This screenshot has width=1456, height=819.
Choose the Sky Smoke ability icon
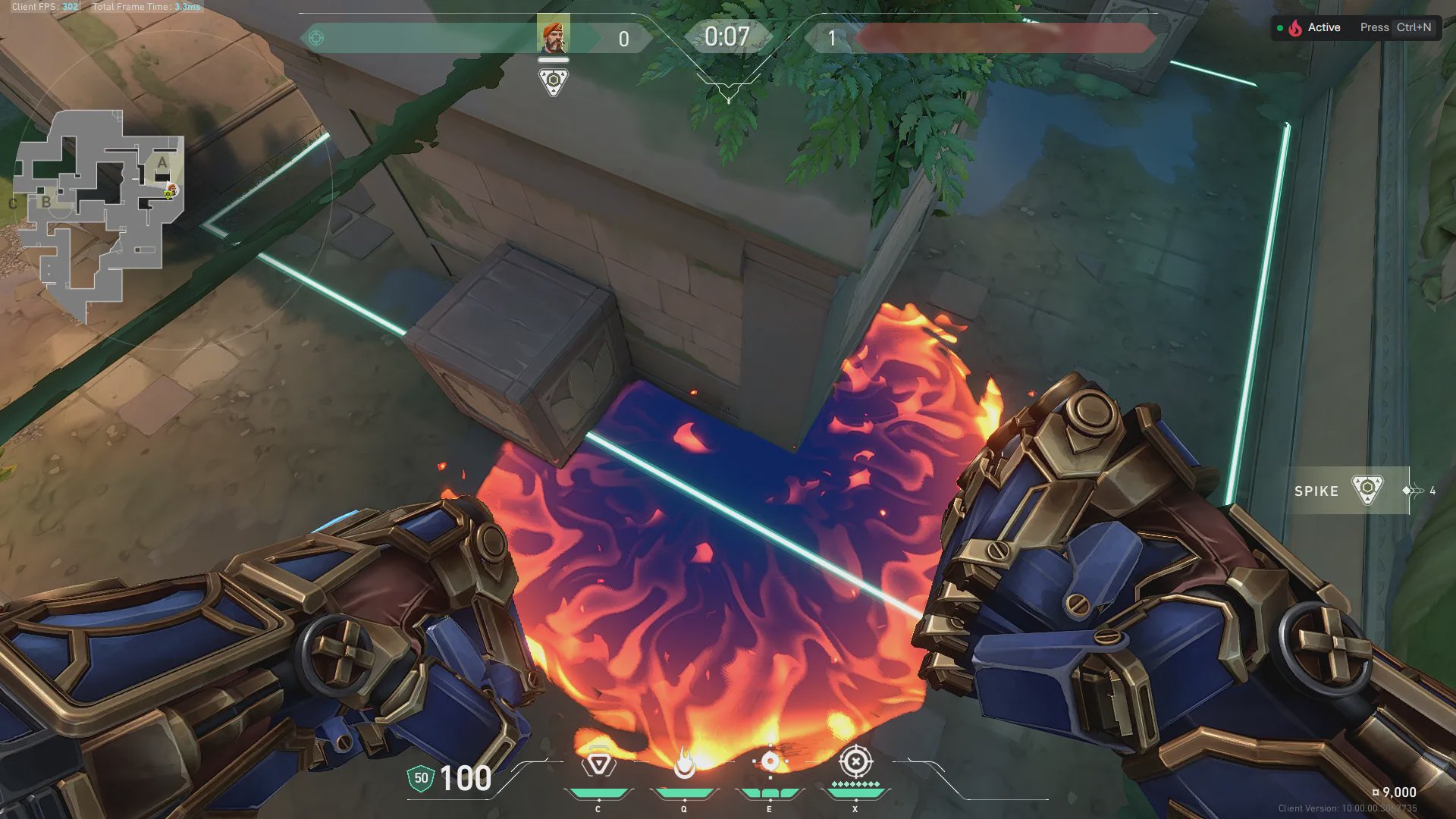[770, 762]
